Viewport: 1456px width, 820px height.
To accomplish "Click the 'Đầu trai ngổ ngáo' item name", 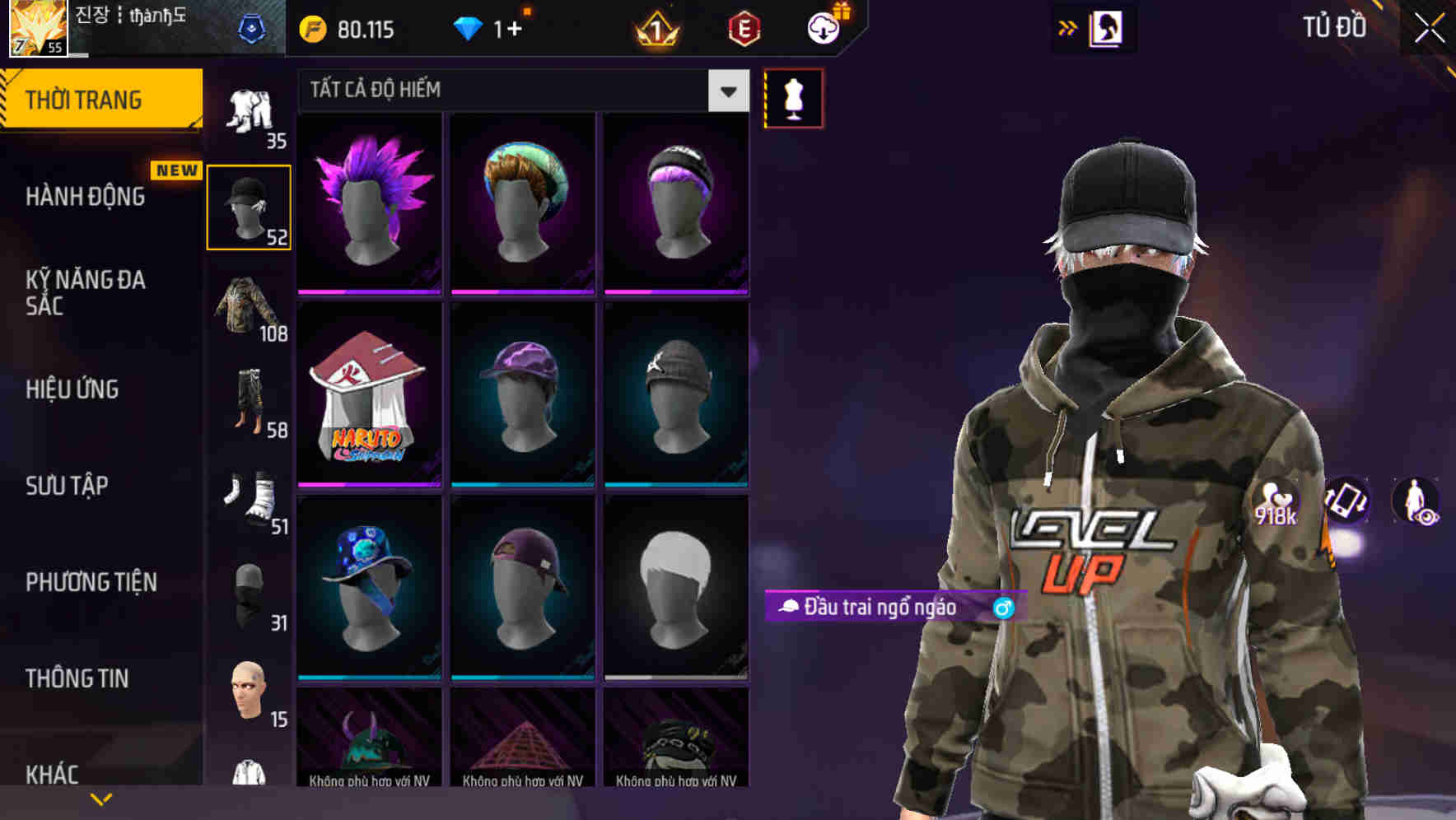I will 883,609.
